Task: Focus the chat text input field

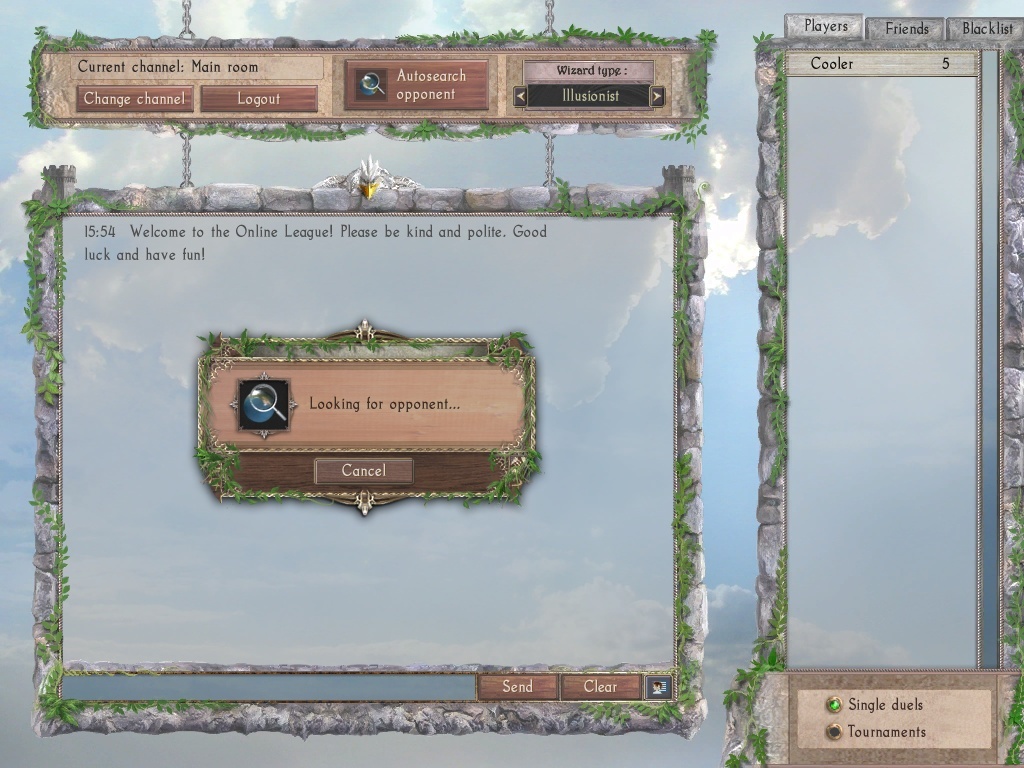Action: (x=268, y=687)
